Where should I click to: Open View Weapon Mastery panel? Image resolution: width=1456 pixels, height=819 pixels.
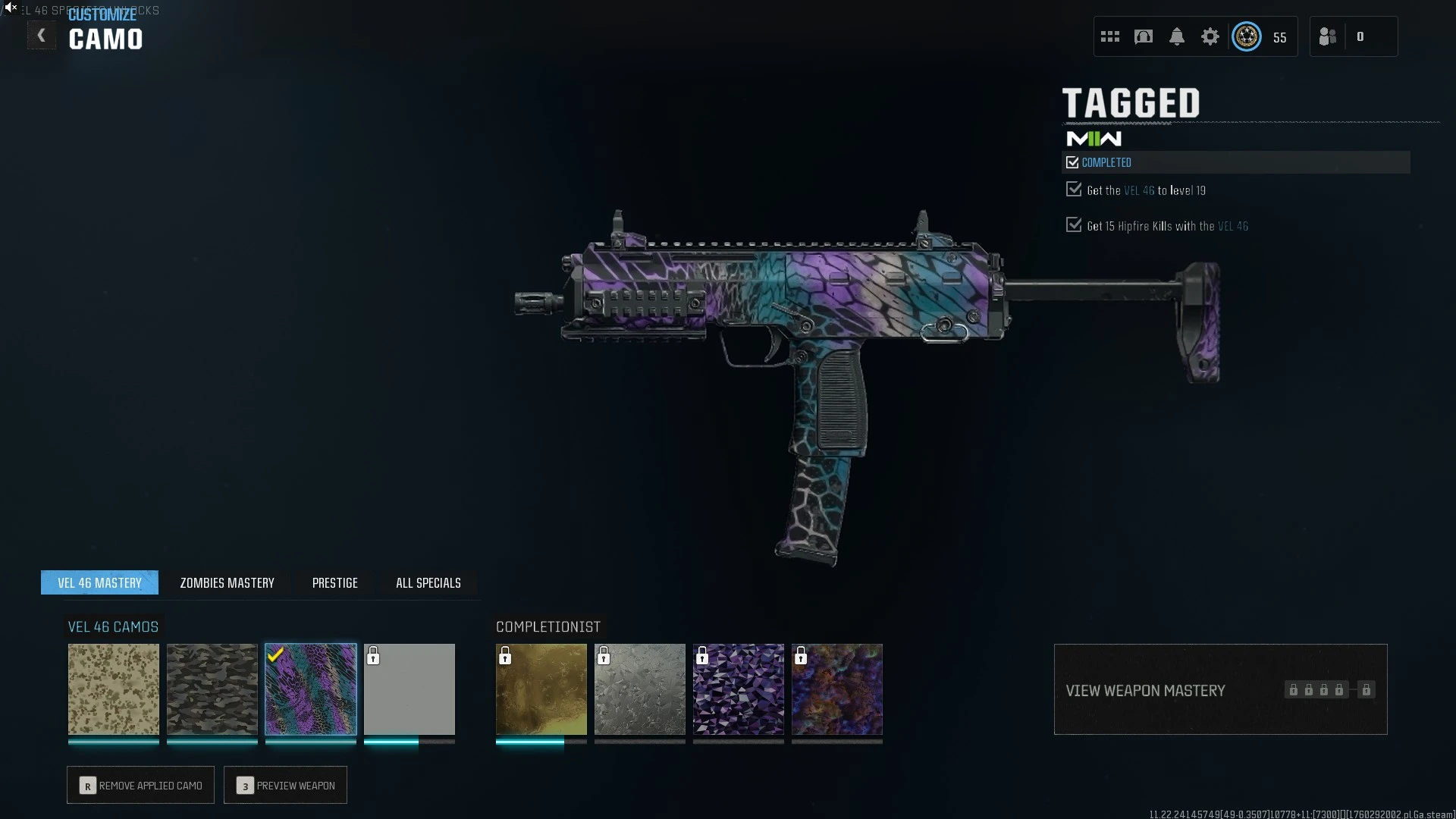[1220, 689]
